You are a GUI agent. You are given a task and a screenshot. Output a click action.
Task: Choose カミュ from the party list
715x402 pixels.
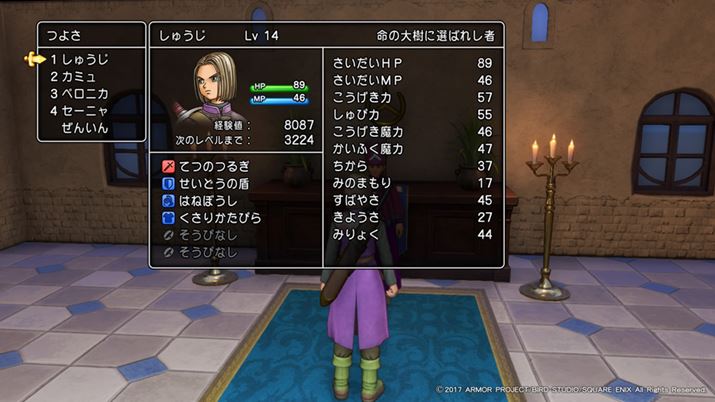(x=77, y=77)
